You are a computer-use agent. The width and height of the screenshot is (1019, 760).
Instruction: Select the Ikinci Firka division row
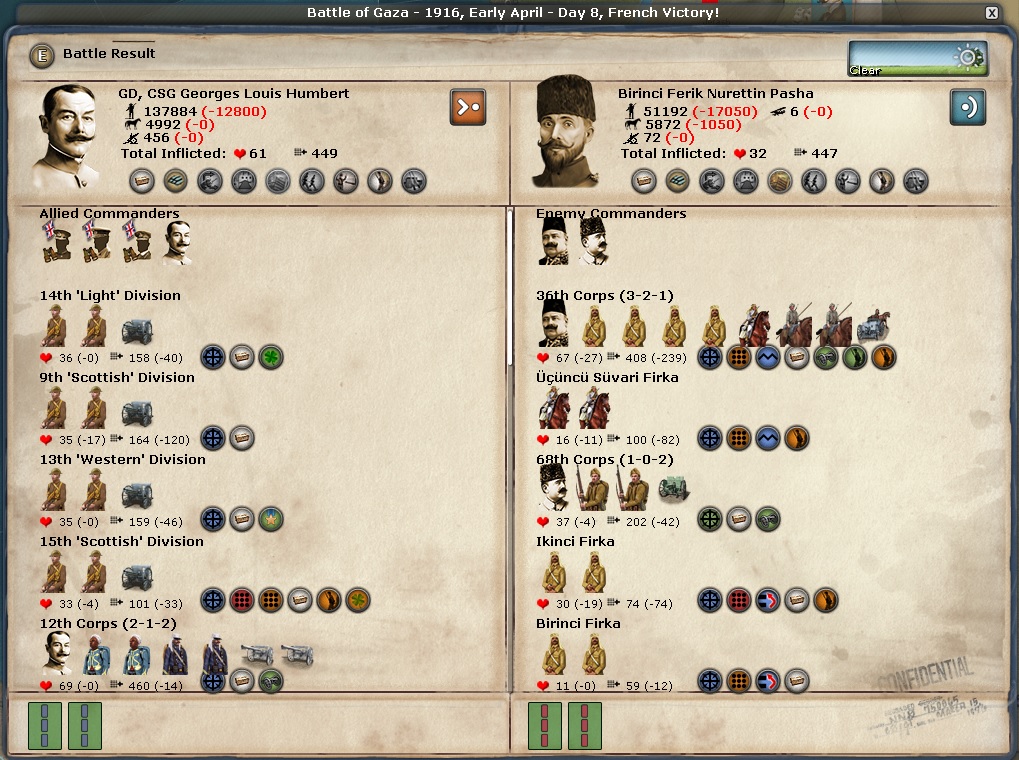click(575, 542)
